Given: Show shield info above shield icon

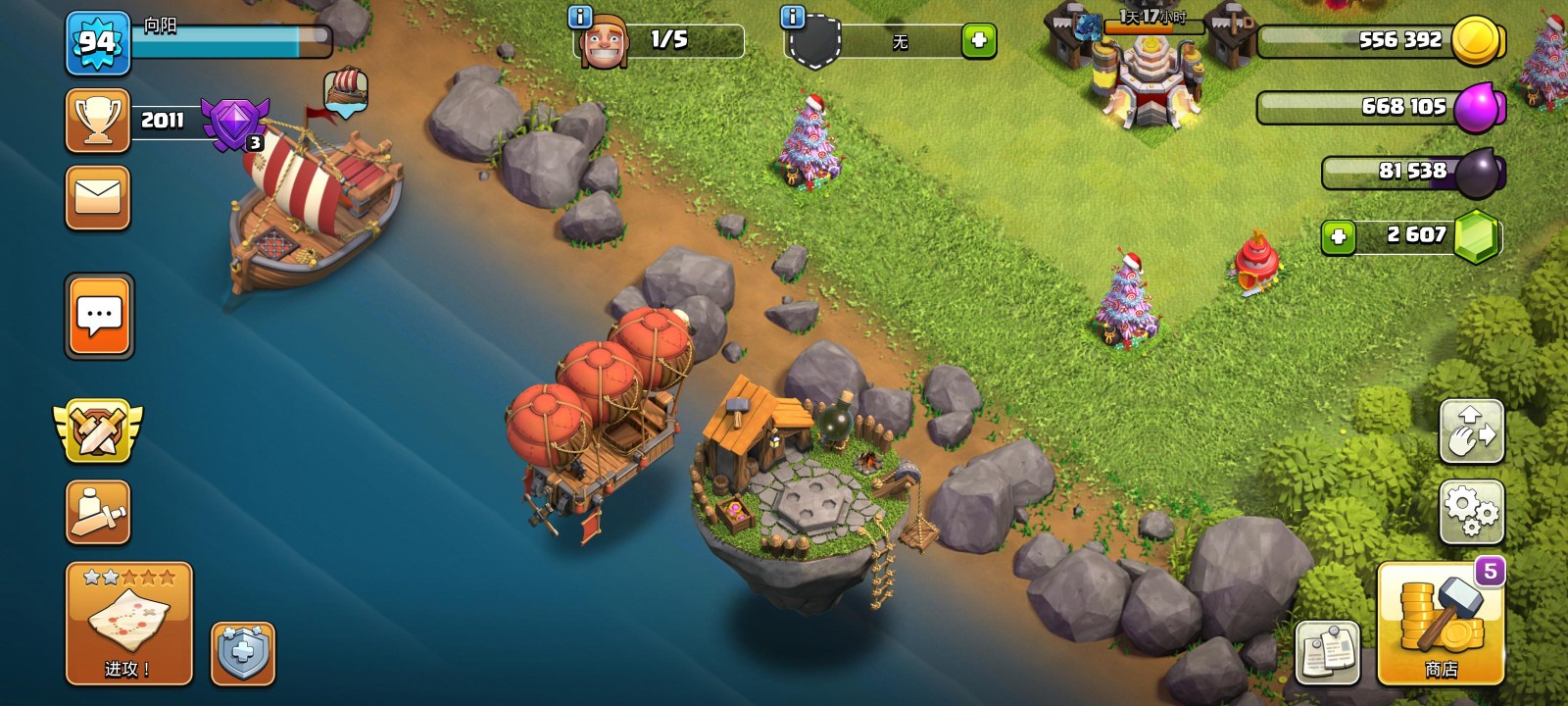Looking at the screenshot, I should [x=792, y=17].
